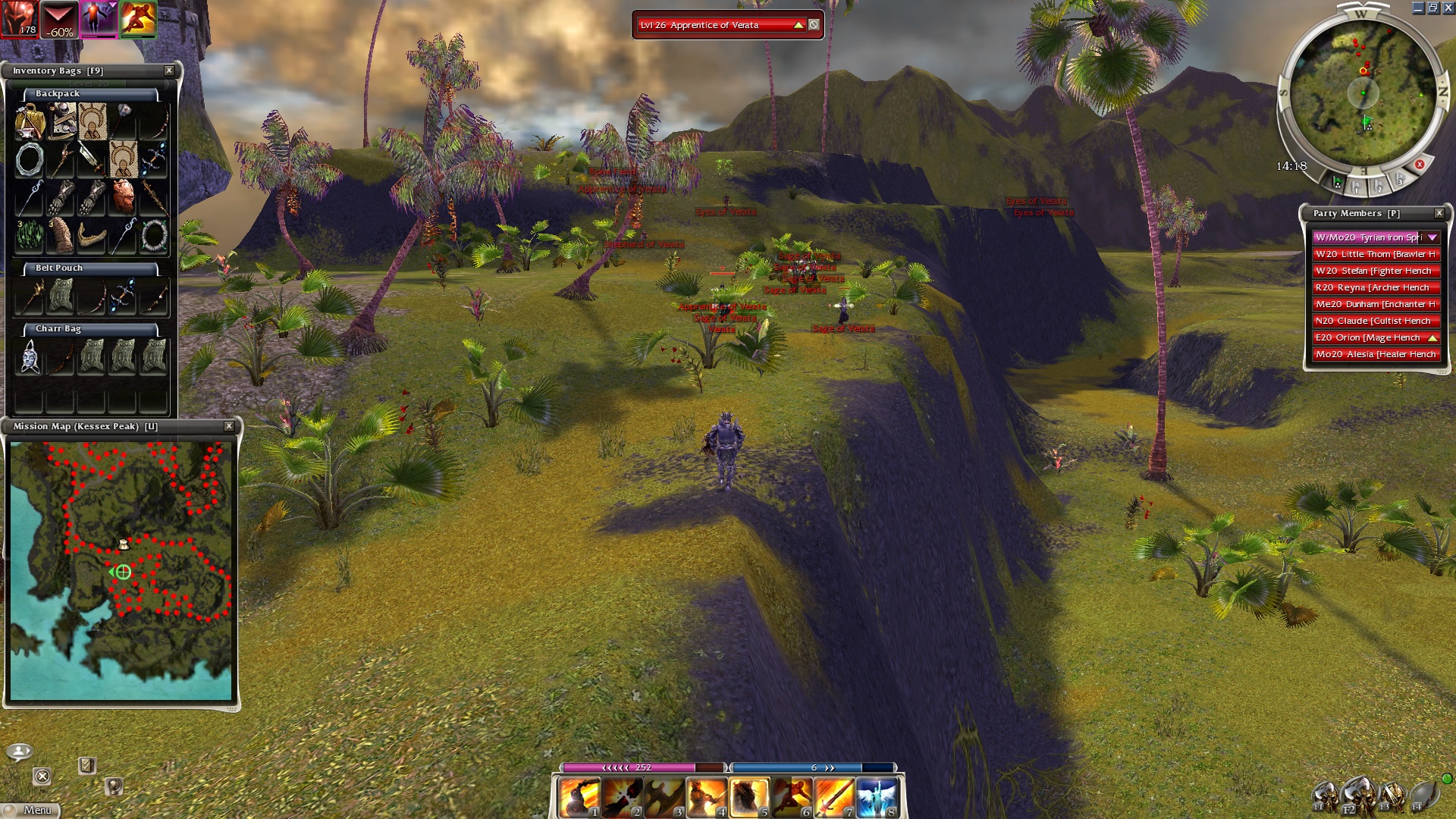
Task: Use the flaming sword skill in slot 7
Action: 834,798
